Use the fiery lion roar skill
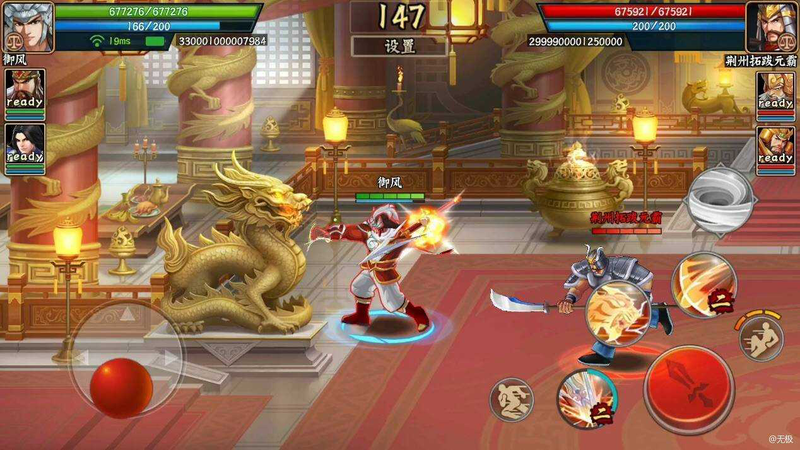800x450 pixels. 614,312
